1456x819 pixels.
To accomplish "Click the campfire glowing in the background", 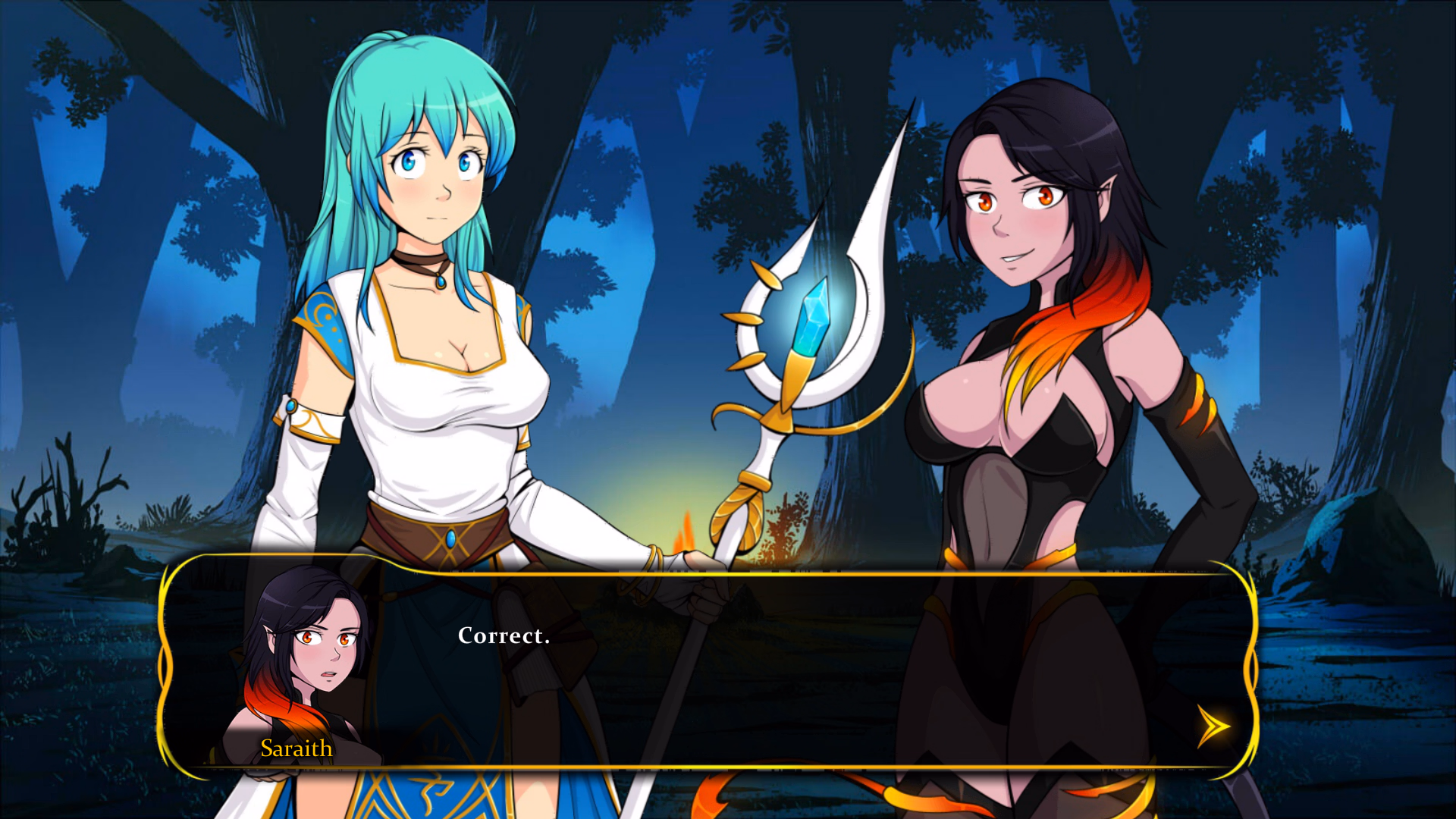I will coord(686,531).
